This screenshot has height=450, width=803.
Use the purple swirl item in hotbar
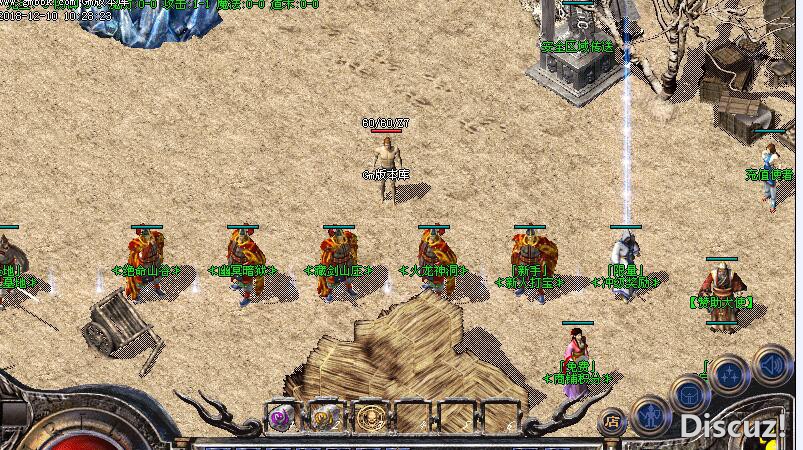coord(281,418)
